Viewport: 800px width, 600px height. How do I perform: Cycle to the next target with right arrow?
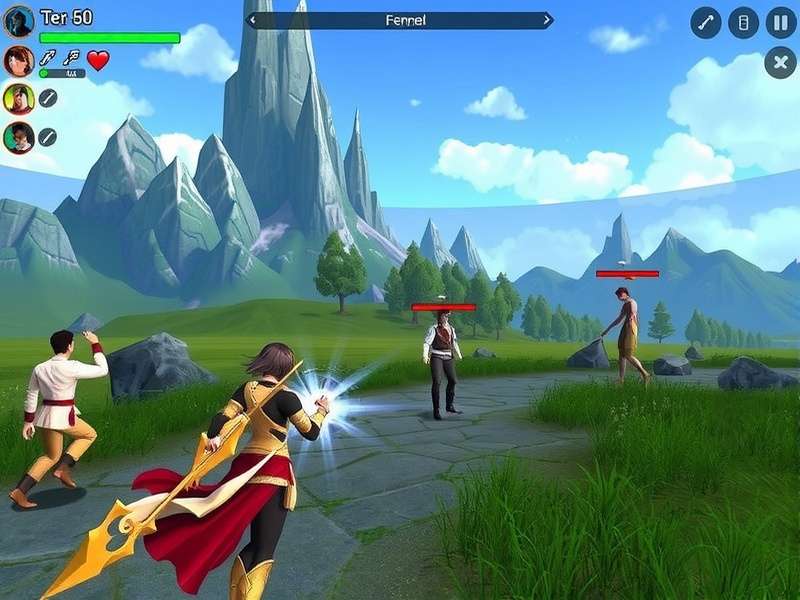[546, 20]
